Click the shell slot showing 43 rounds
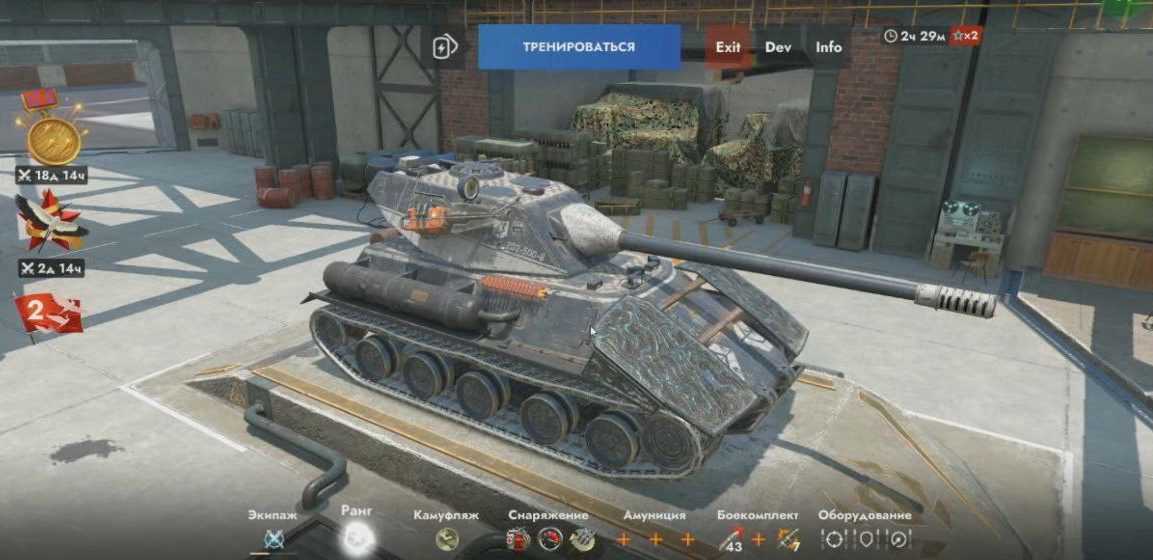 pos(733,540)
